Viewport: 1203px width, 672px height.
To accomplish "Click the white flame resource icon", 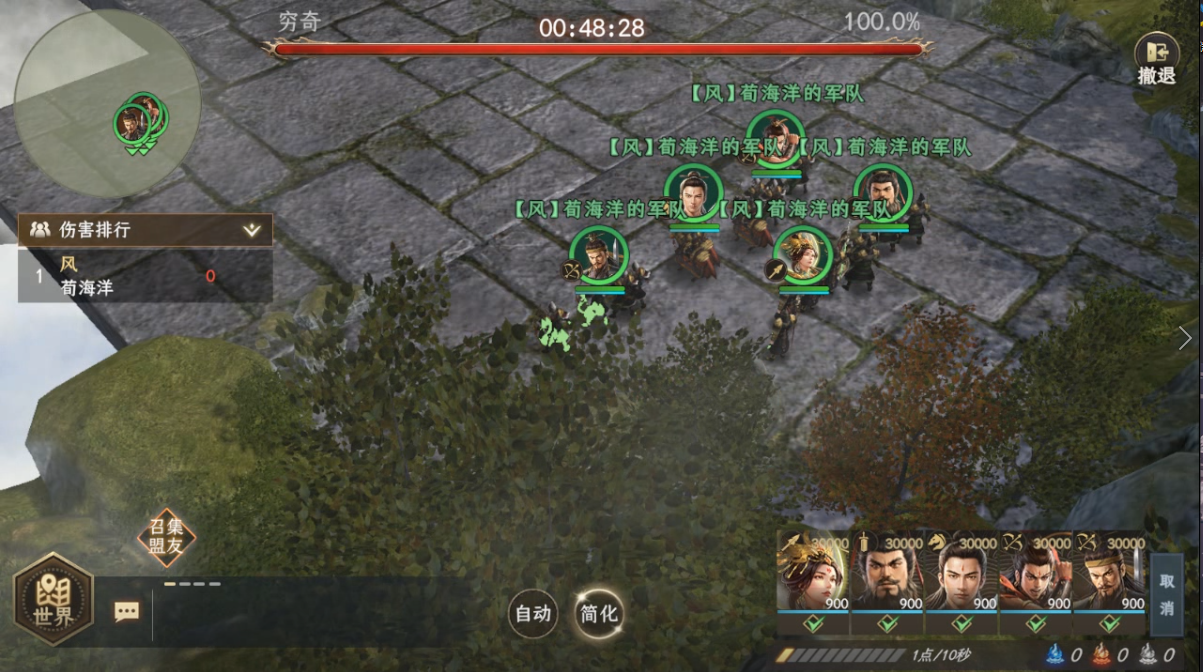I will [x=1148, y=656].
